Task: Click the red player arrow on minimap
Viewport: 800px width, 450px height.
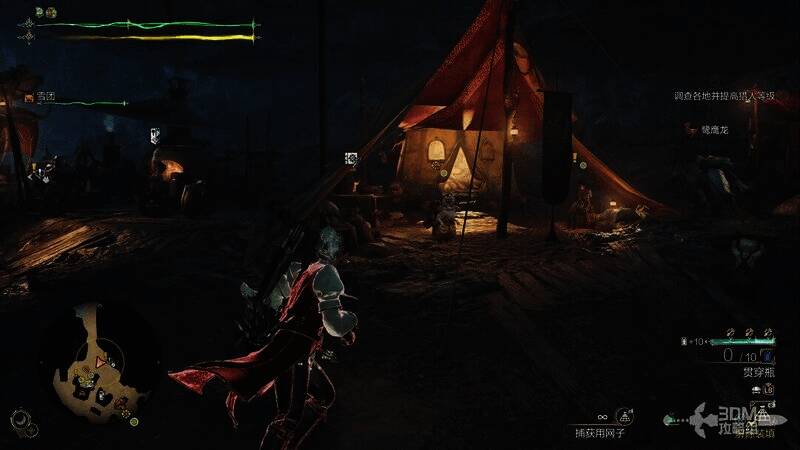Action: 100,360
